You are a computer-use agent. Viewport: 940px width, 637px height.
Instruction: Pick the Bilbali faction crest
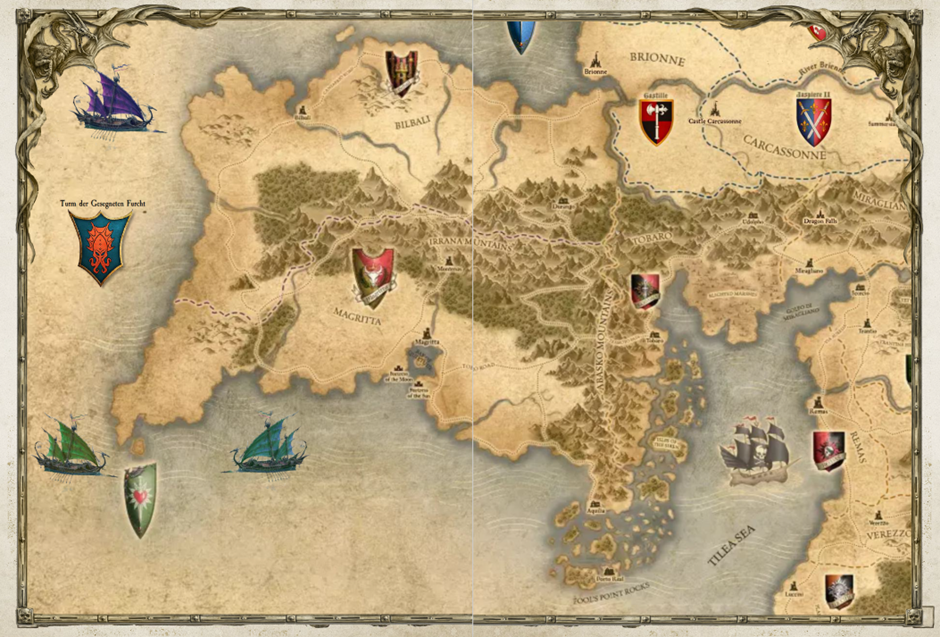point(402,73)
